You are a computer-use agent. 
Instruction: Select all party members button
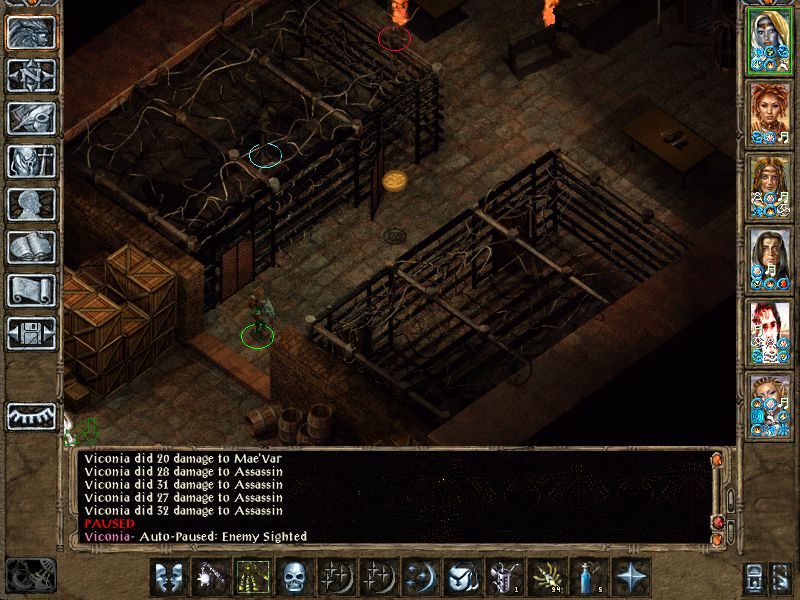(x=757, y=577)
